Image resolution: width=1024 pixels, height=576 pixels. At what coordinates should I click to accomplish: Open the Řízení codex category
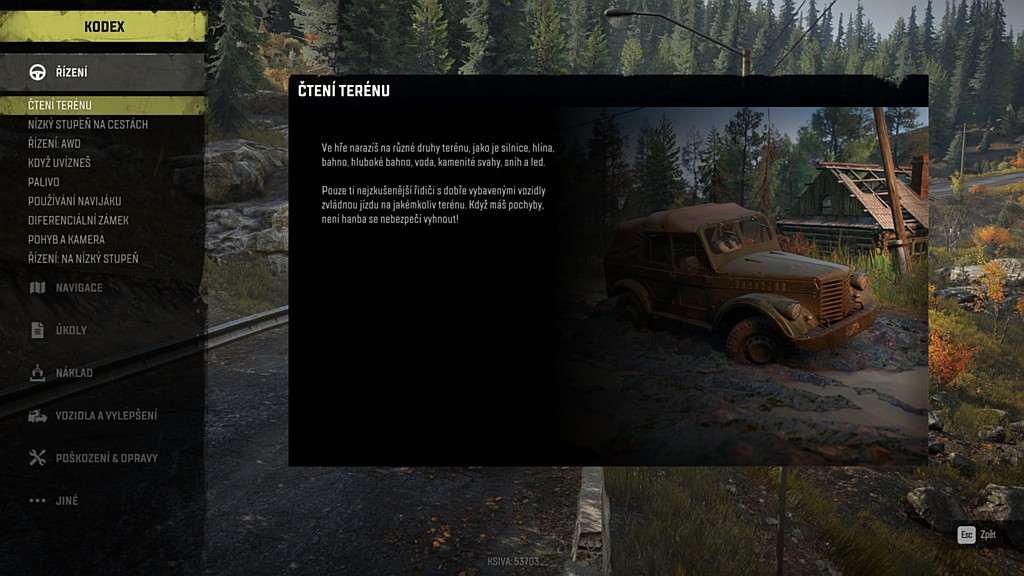pyautogui.click(x=70, y=72)
